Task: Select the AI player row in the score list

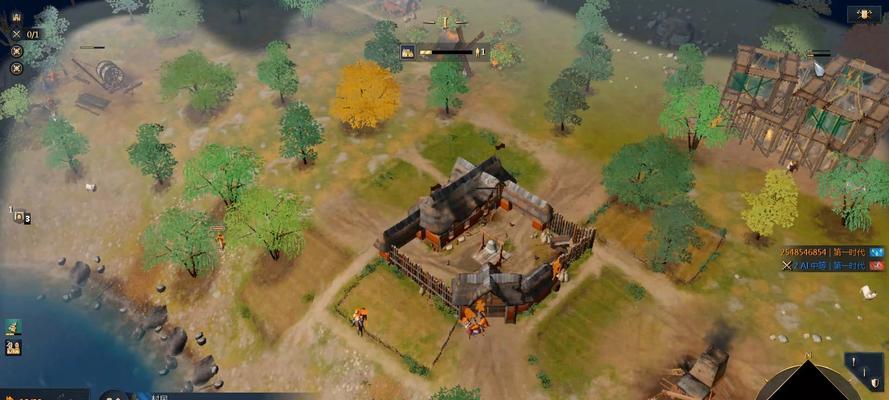Action: 820,266
